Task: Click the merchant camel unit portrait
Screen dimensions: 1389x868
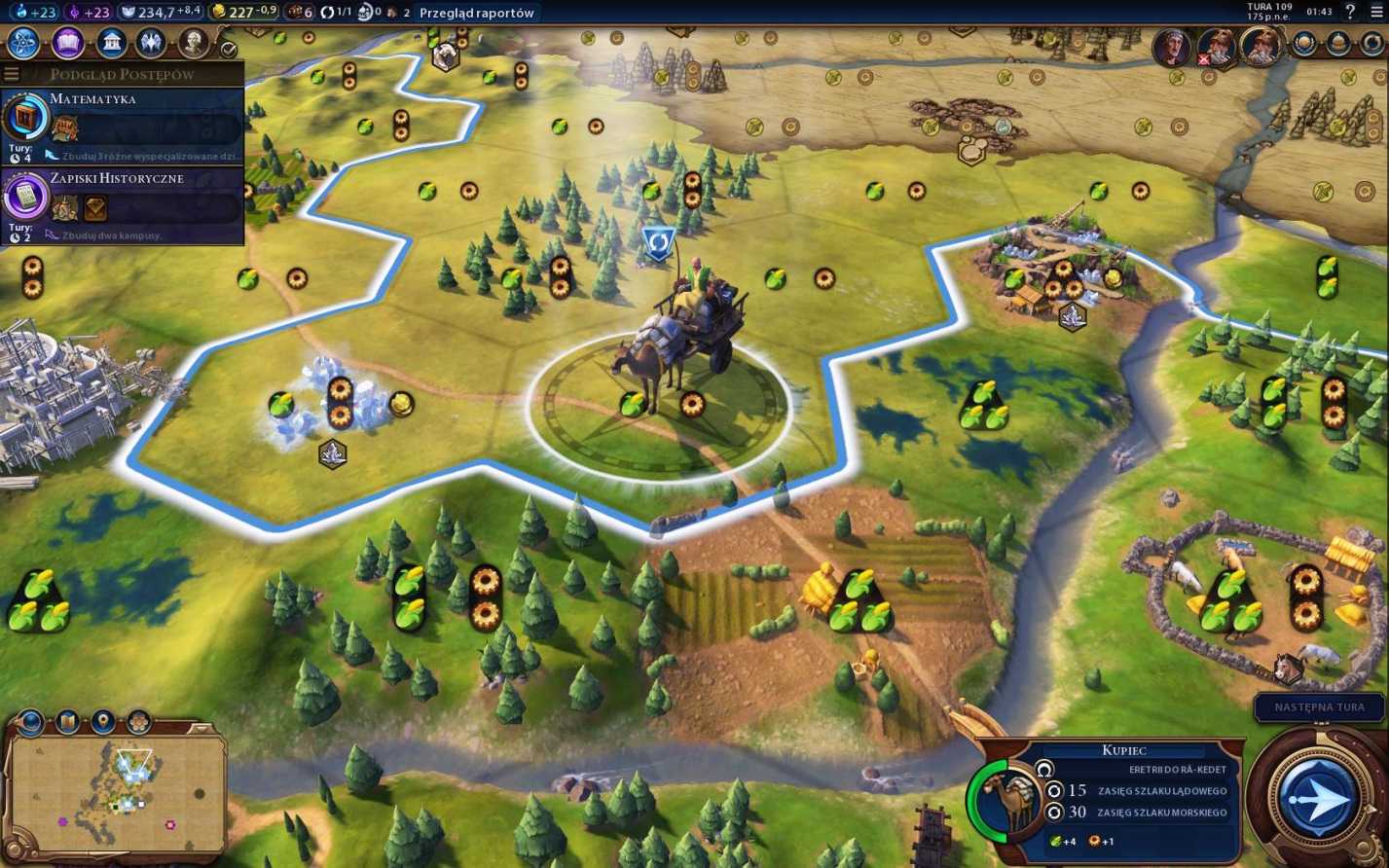Action: 1009,801
